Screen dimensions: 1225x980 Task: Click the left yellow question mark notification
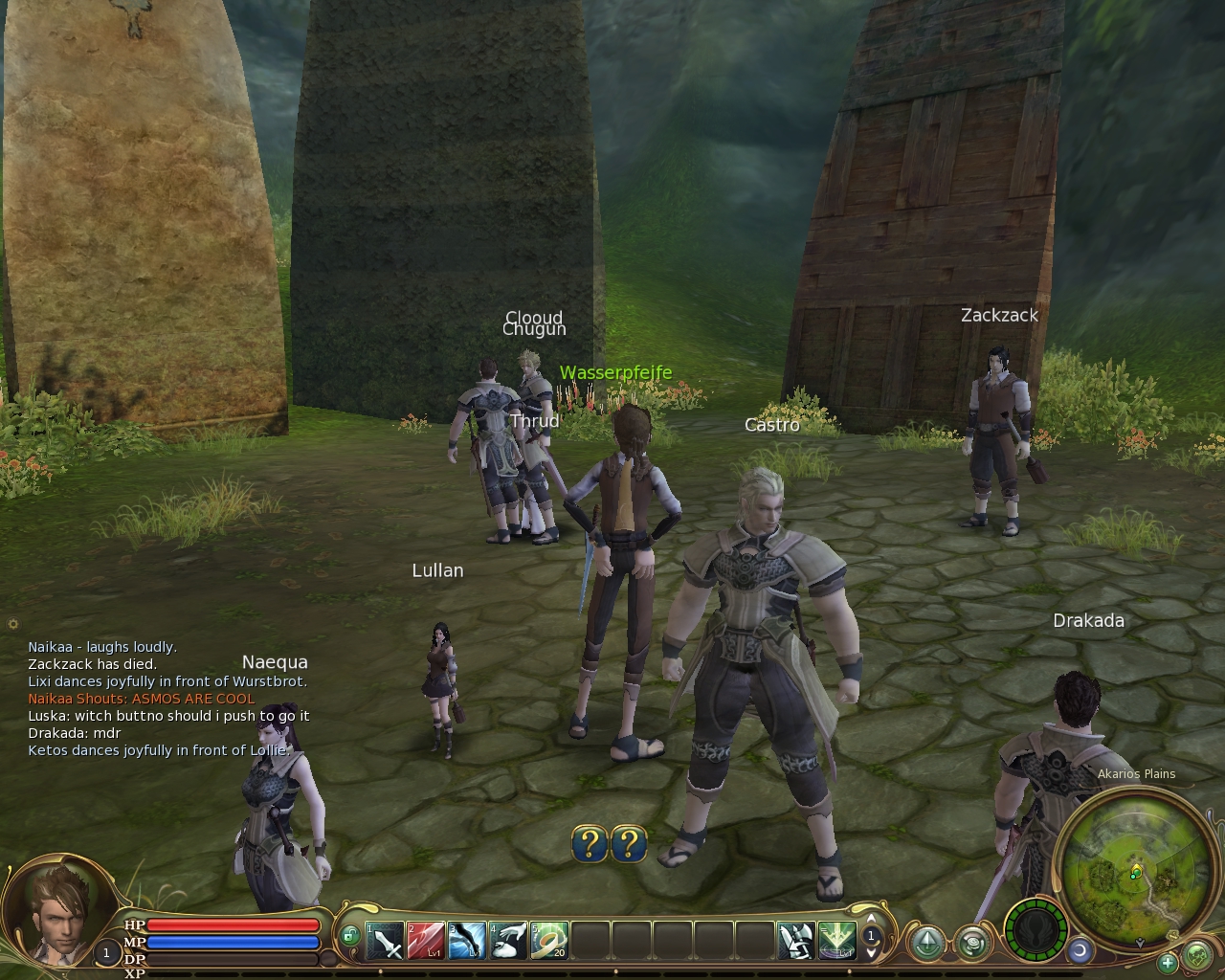pos(590,843)
